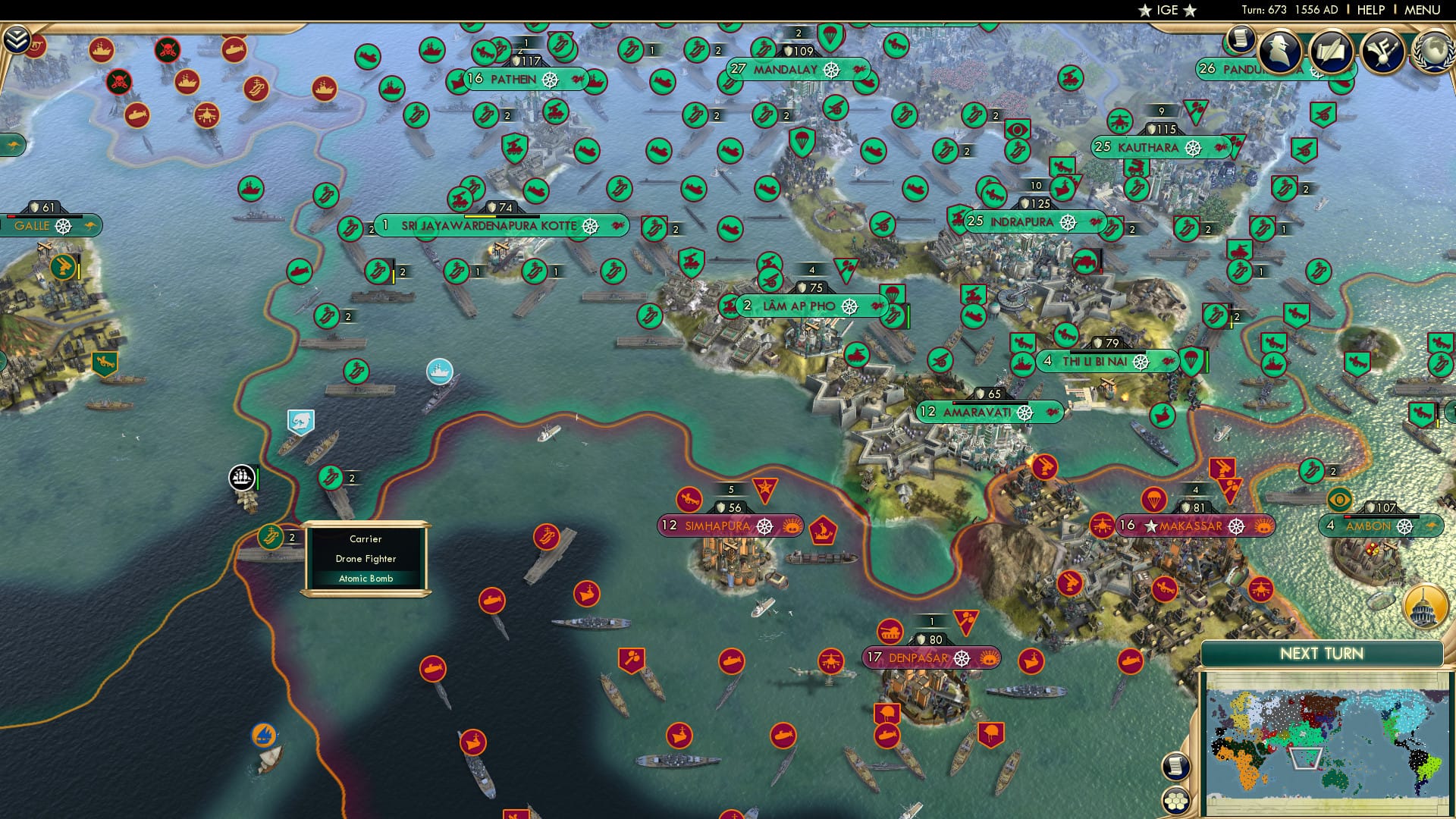Select Atomic Bomb in the carrier menu
1456x819 pixels.
tap(366, 578)
